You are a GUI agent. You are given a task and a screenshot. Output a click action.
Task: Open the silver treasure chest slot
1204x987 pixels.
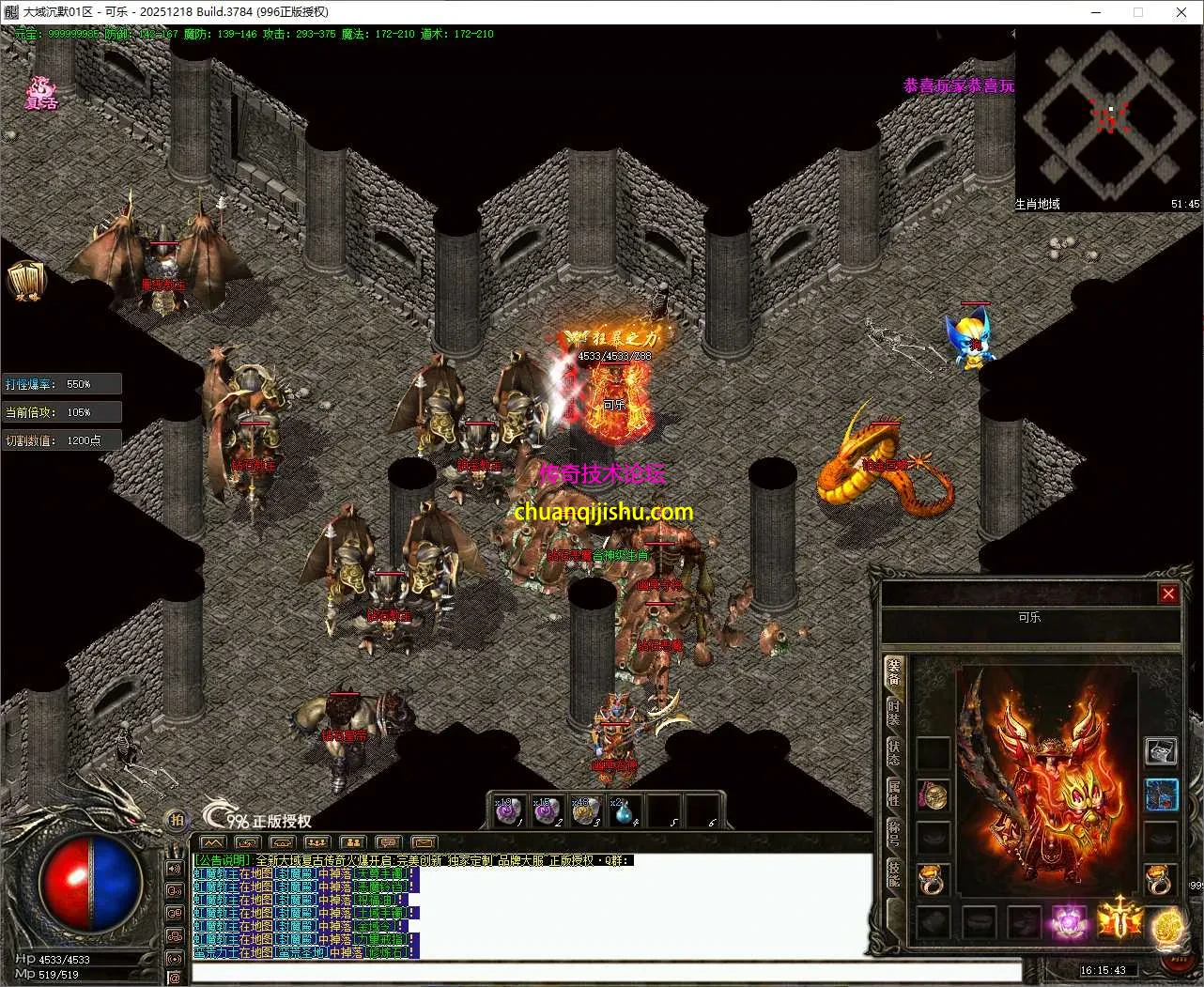click(1162, 751)
